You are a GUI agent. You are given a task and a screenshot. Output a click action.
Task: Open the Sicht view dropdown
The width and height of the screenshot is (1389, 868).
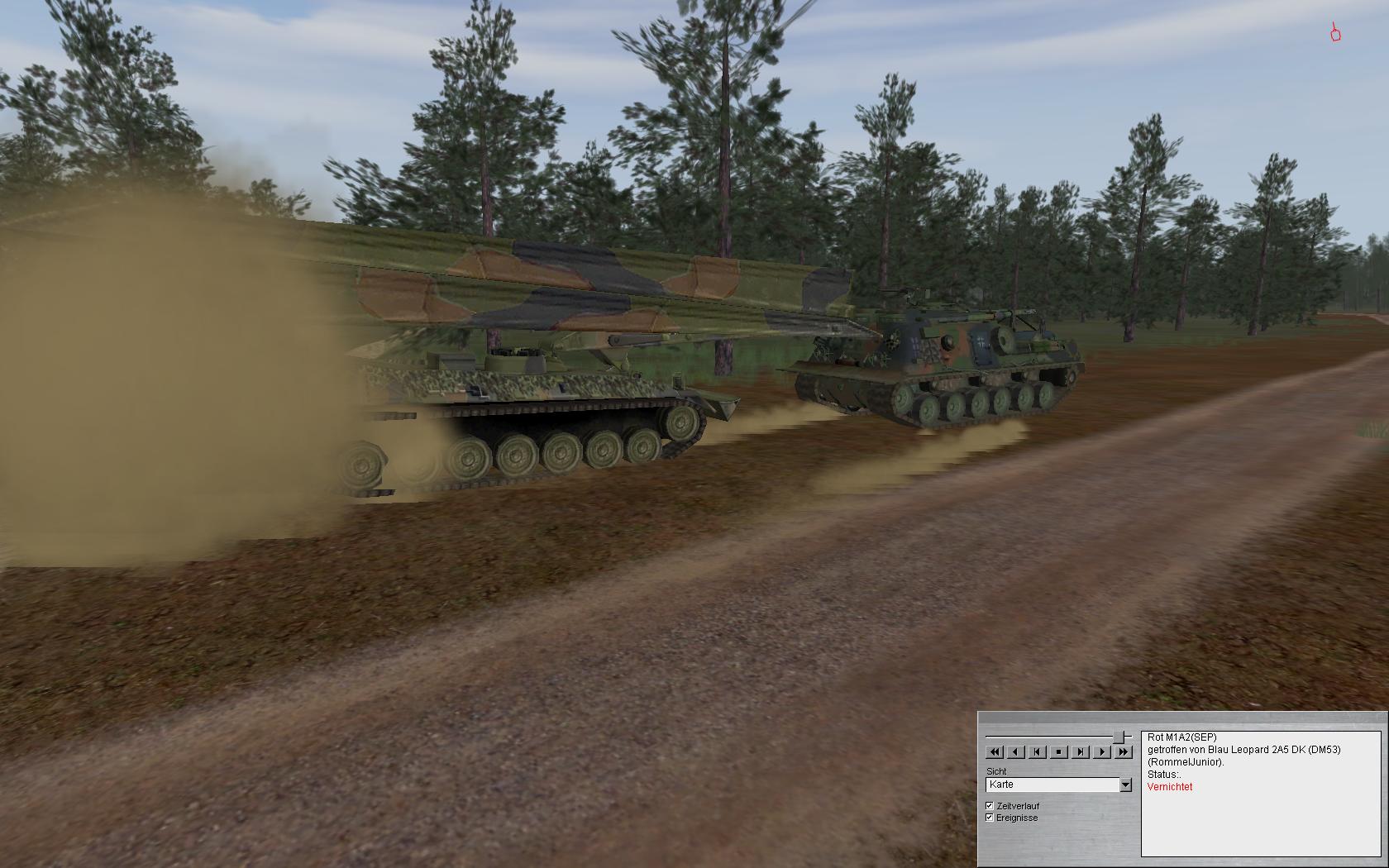coord(1125,785)
